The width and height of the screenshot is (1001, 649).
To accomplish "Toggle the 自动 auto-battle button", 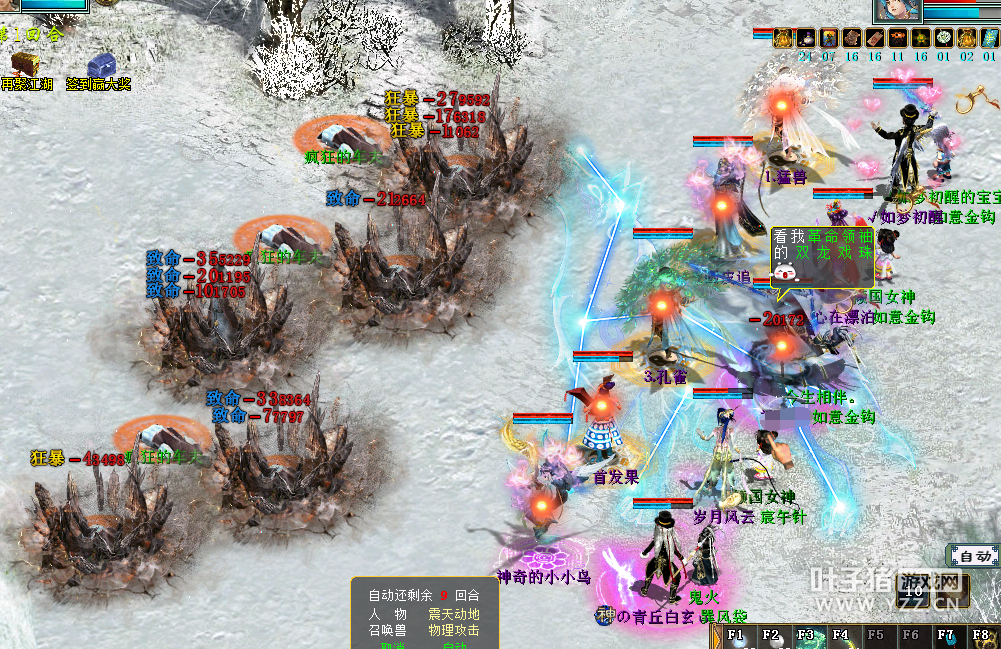I will [x=974, y=556].
